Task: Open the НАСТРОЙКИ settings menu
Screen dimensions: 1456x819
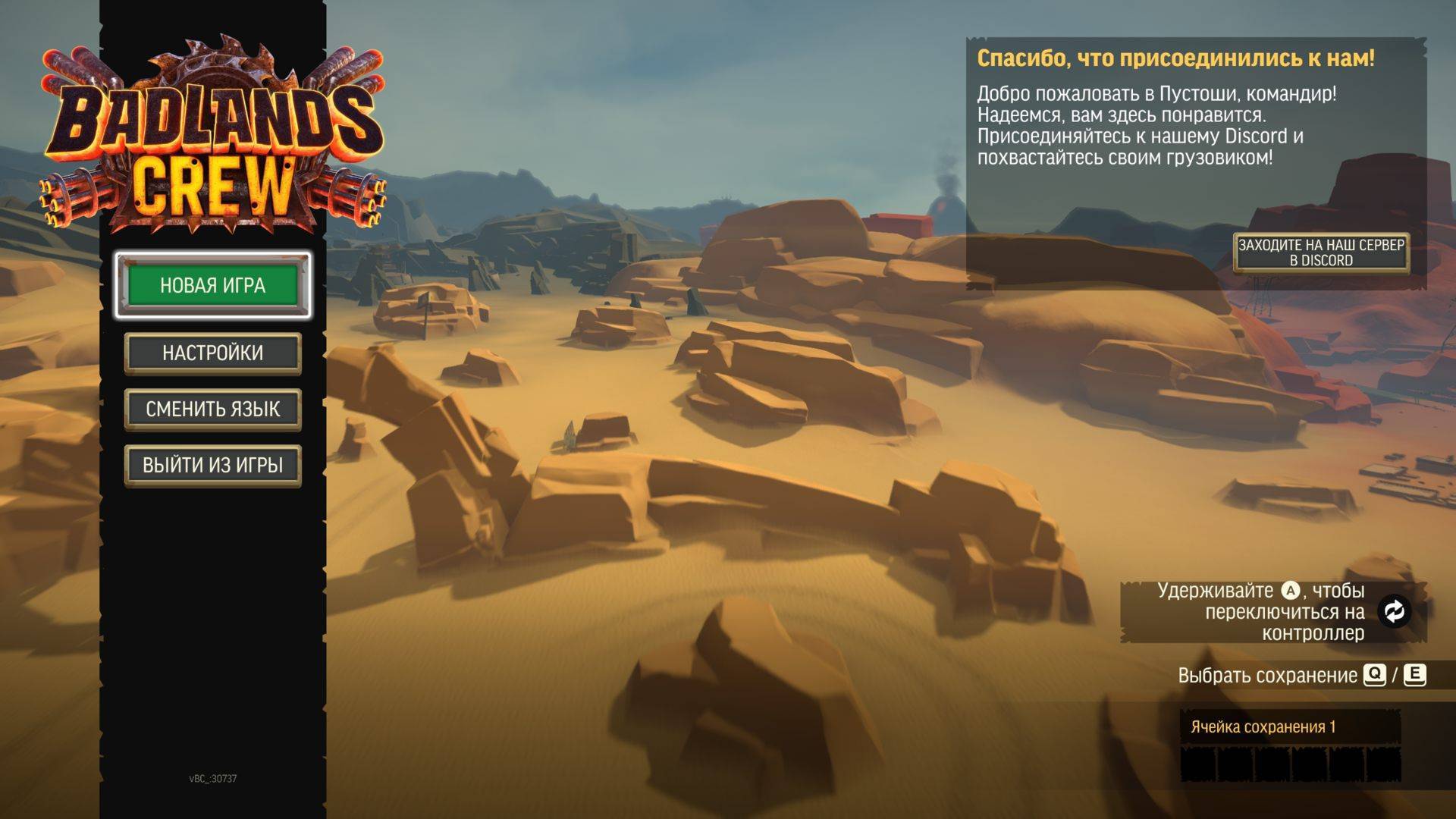Action: [x=212, y=353]
